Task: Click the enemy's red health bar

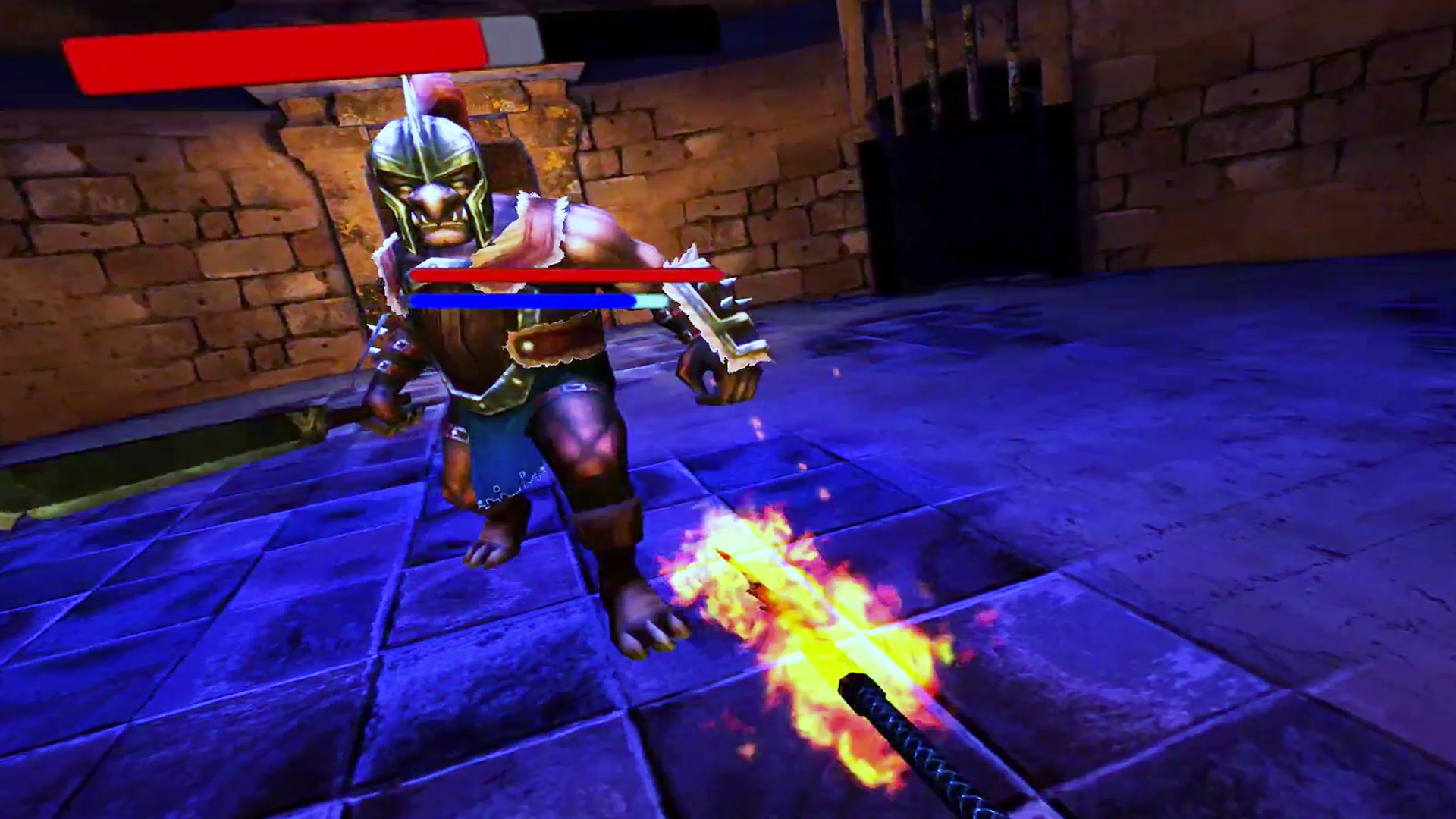Action: 565,275
